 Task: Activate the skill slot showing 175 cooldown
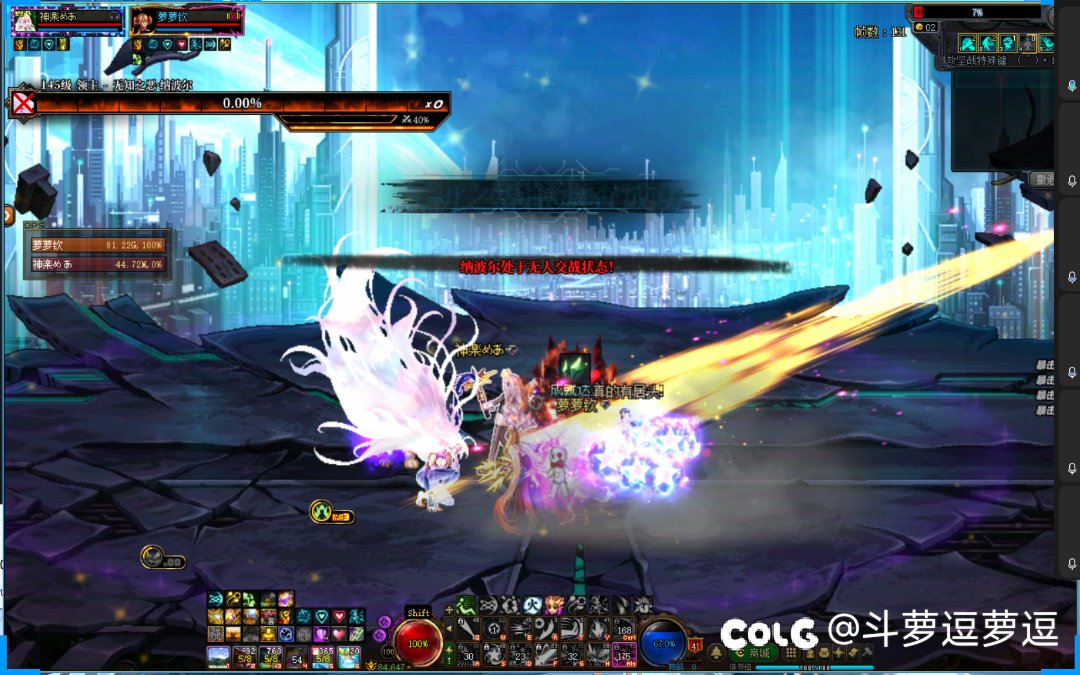pos(624,653)
